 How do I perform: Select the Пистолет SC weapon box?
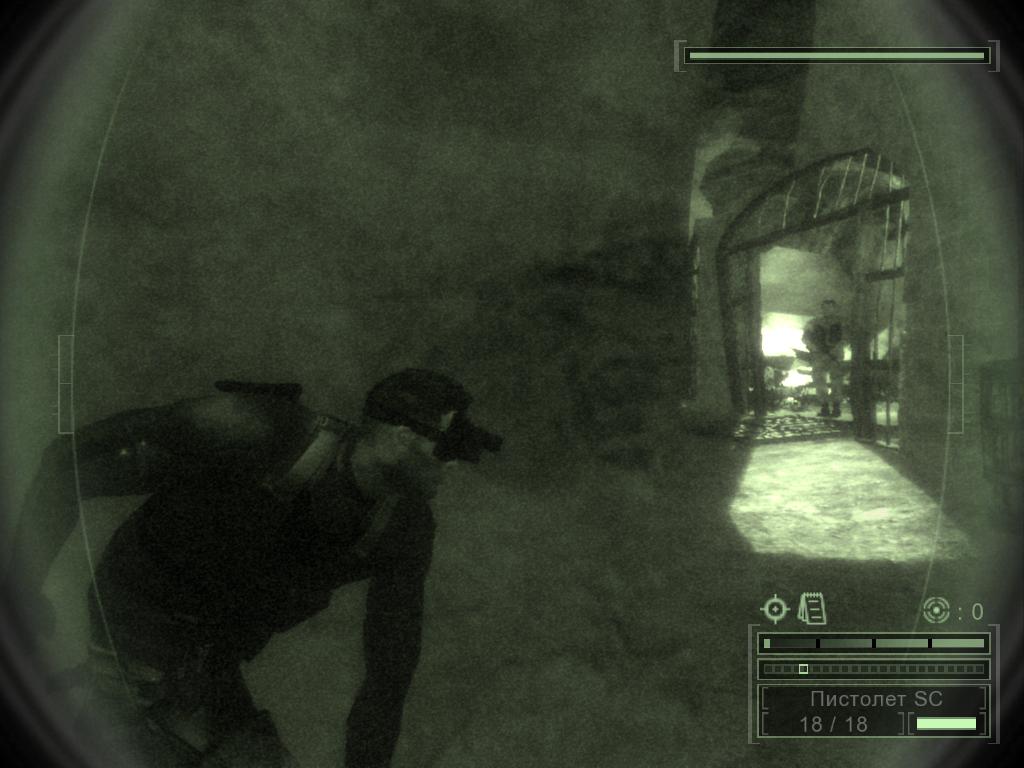coord(875,699)
